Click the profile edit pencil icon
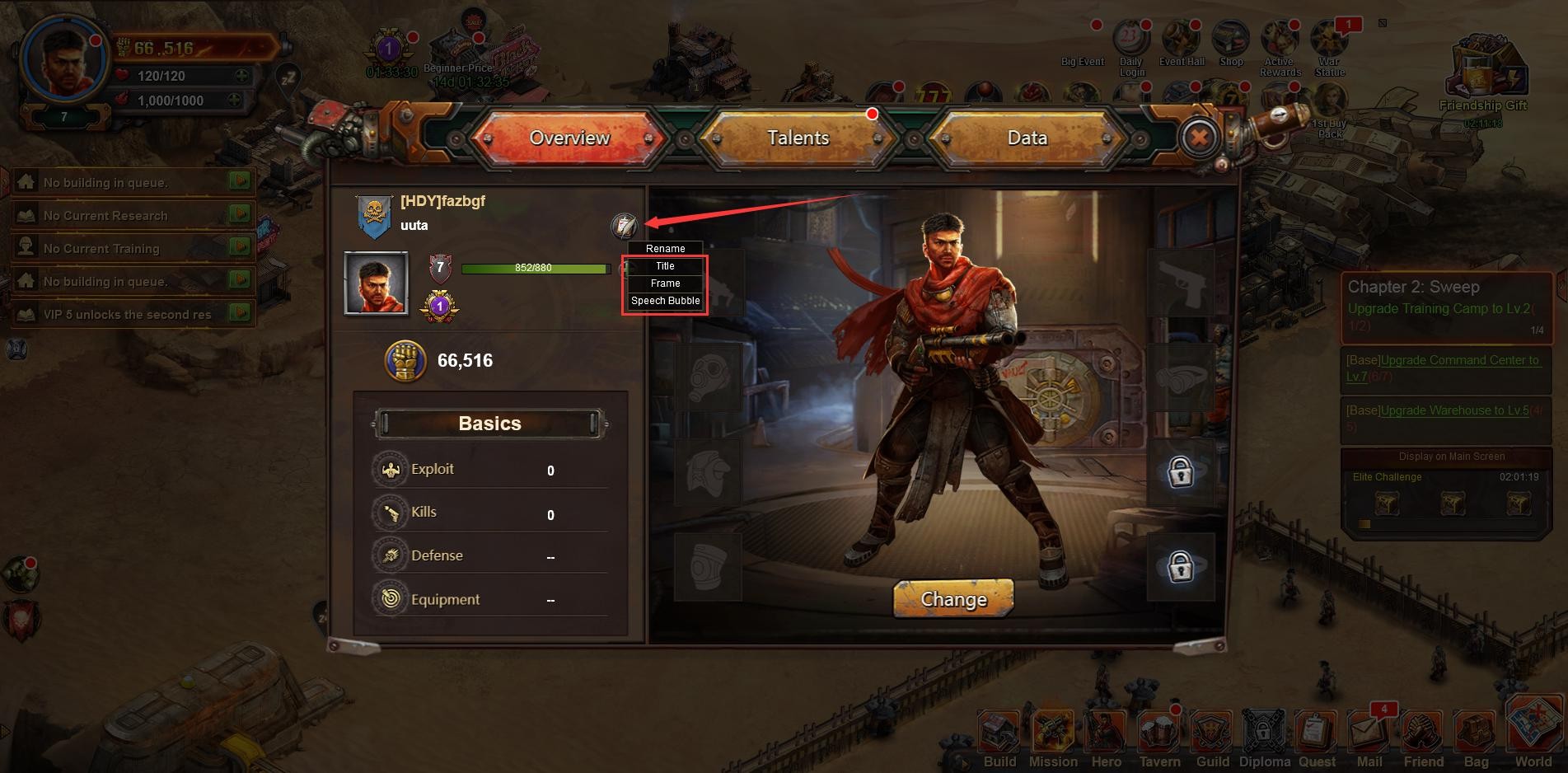Viewport: 1568px width, 773px height. (624, 225)
